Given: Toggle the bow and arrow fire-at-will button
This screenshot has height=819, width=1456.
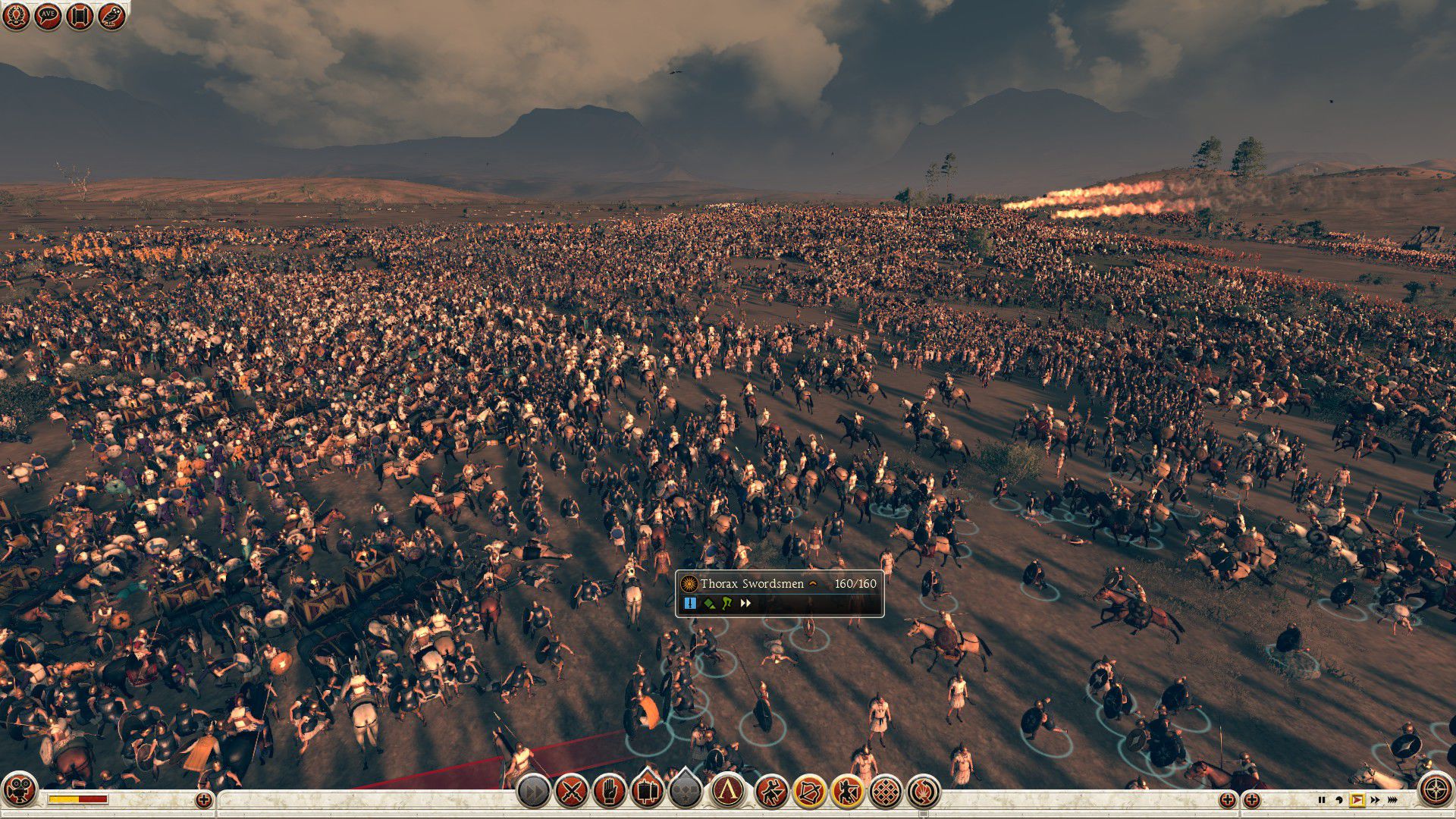Looking at the screenshot, I should (809, 792).
